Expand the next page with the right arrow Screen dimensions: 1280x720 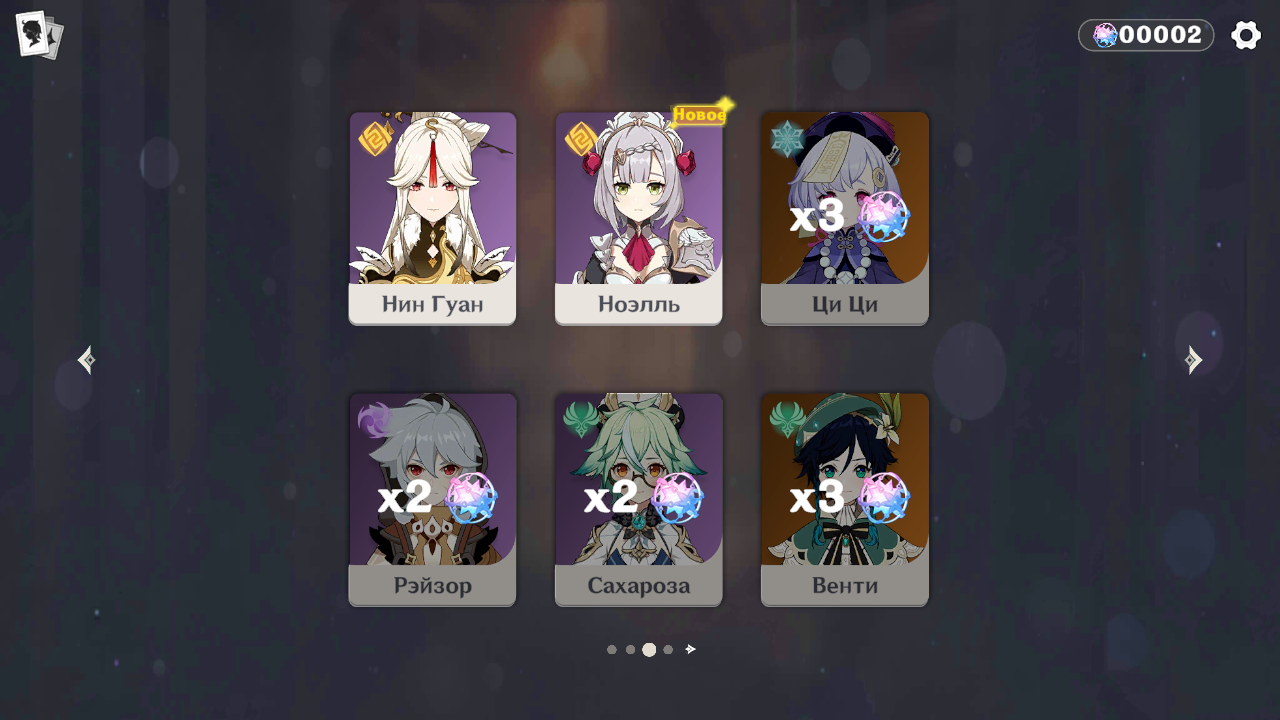coord(1194,360)
